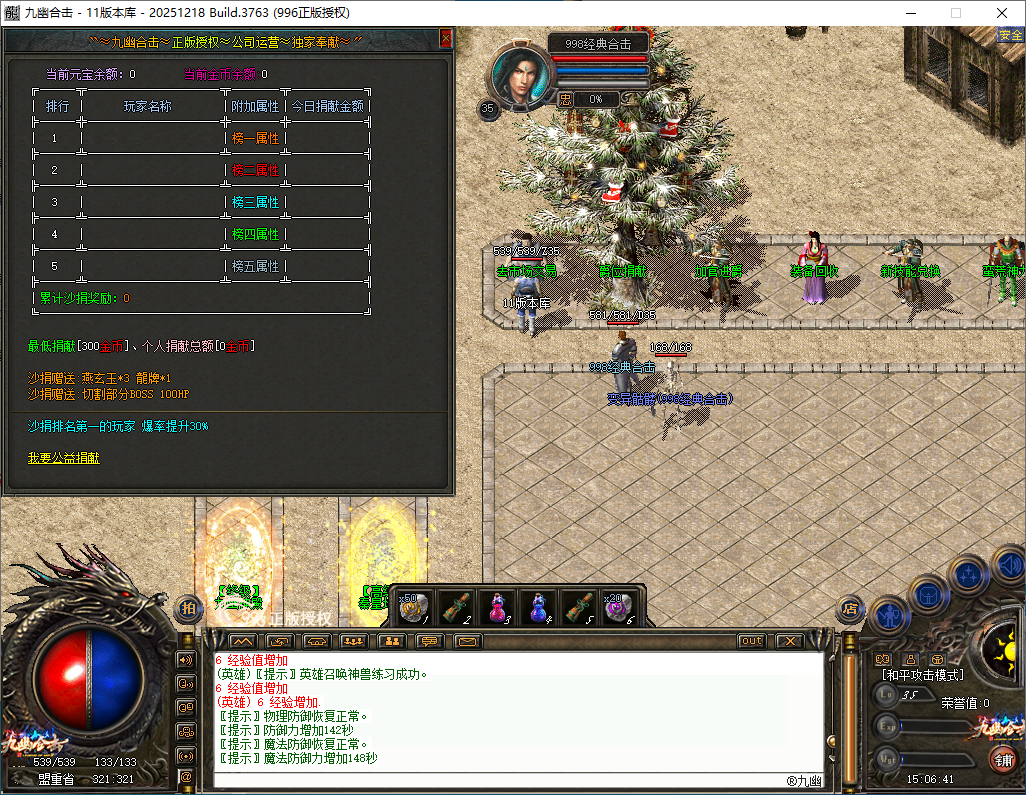1026x795 pixels.
Task: Click the out button above chat
Action: click(751, 641)
